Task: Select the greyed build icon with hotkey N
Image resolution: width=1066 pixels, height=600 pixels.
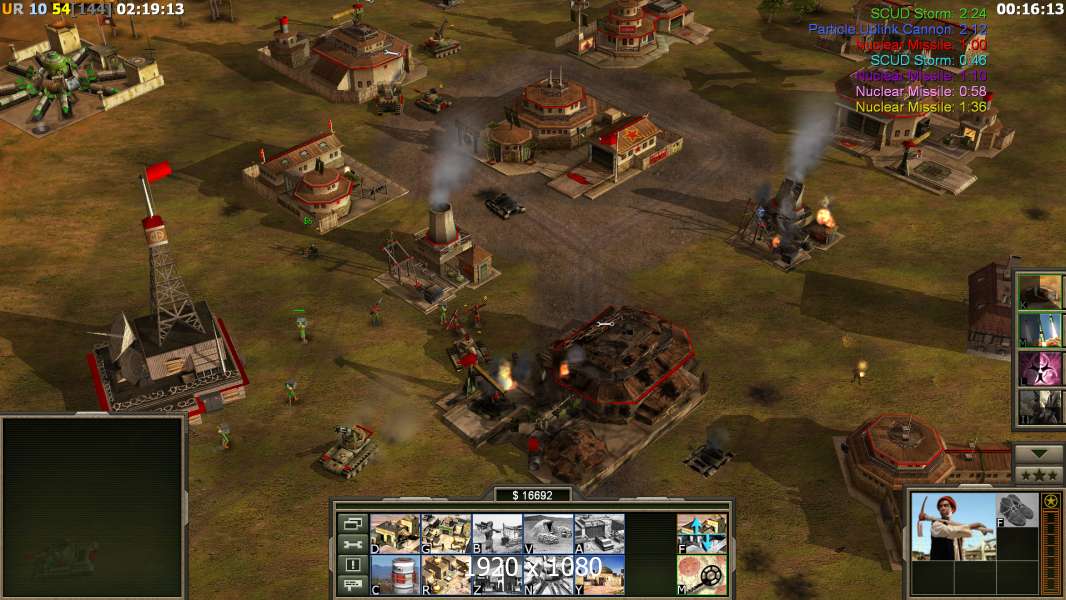Action: click(x=548, y=575)
